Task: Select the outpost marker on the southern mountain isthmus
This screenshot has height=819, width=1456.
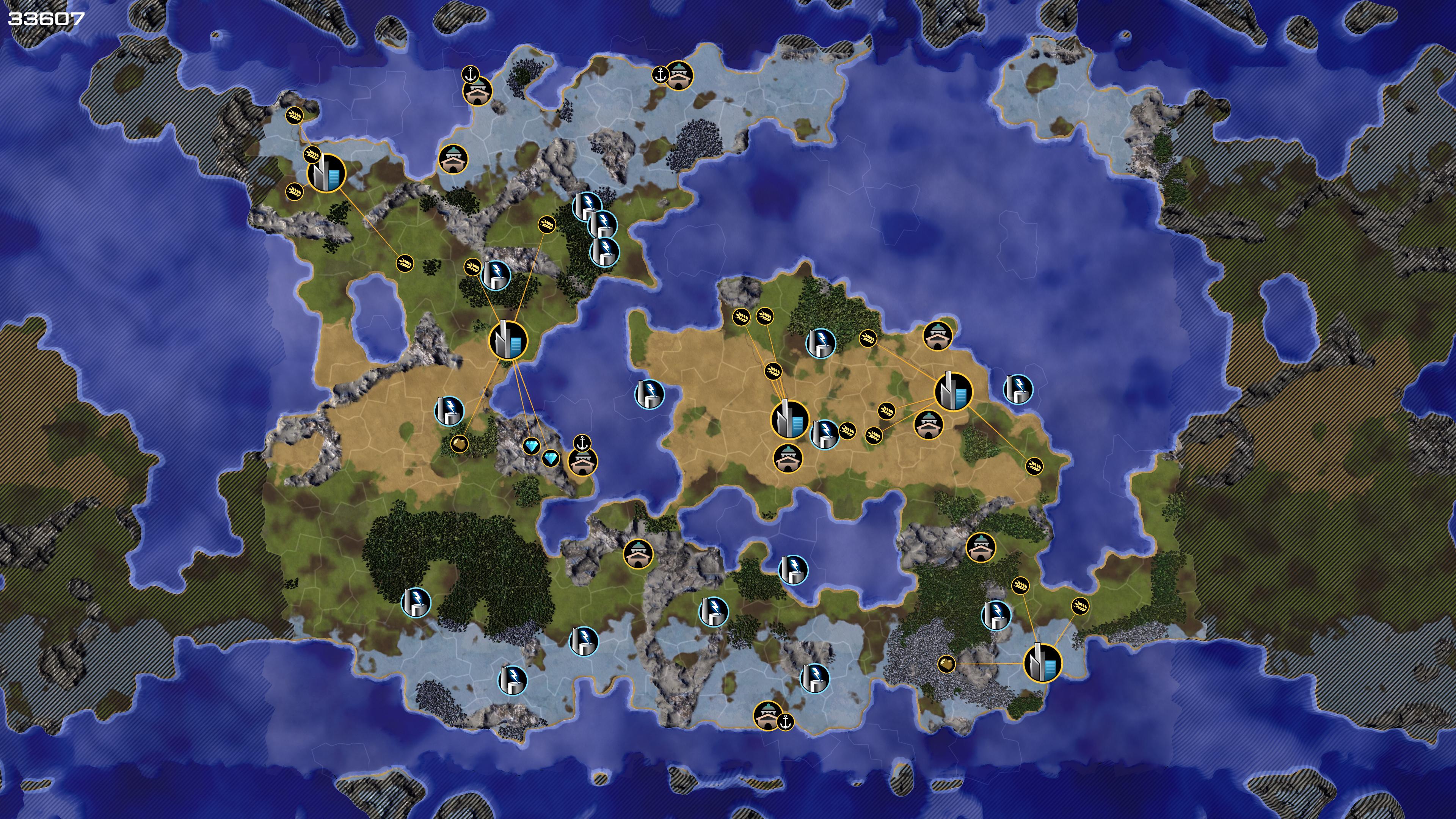Action: (x=639, y=553)
